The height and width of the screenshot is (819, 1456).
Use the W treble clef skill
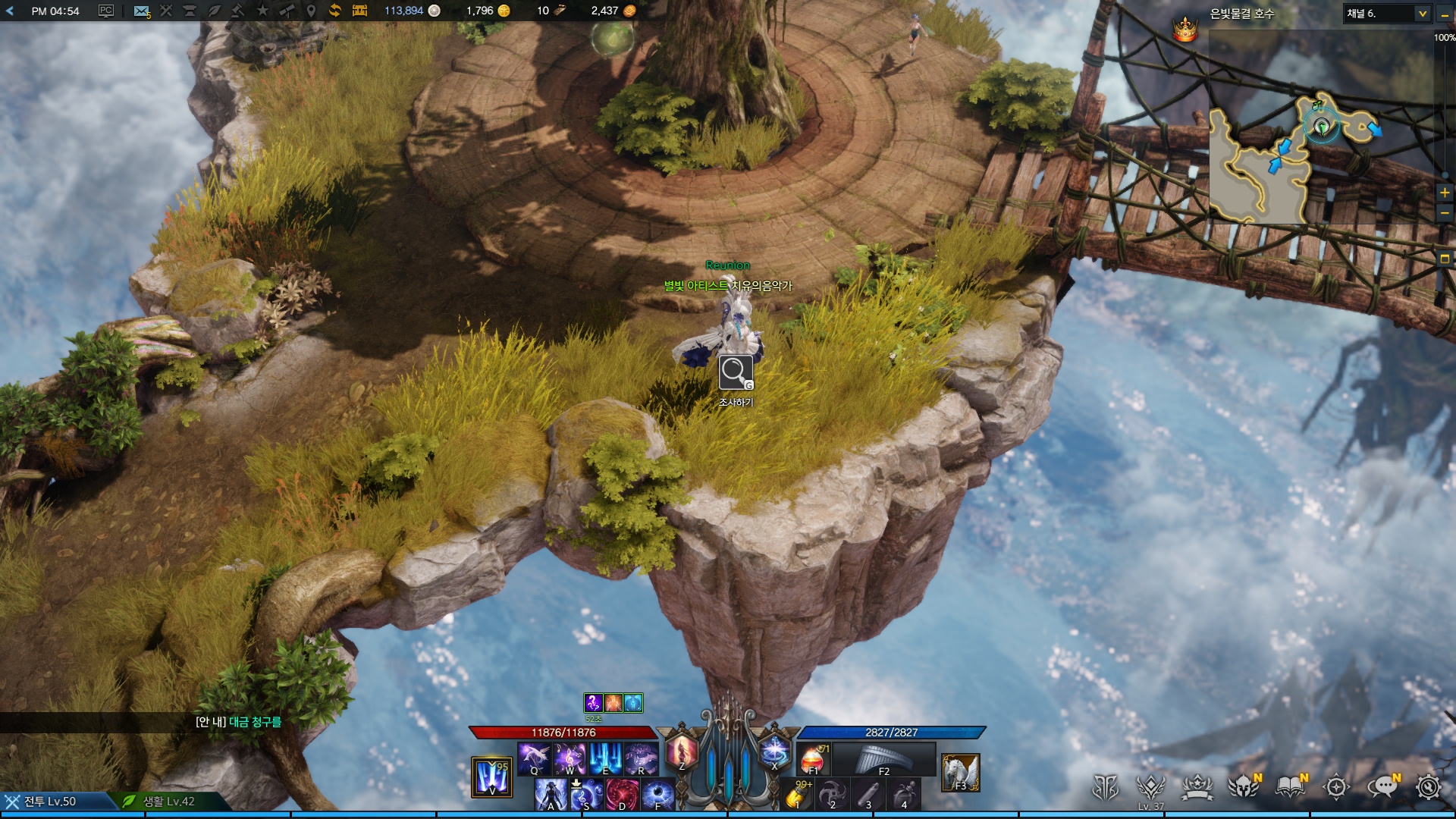[x=570, y=758]
